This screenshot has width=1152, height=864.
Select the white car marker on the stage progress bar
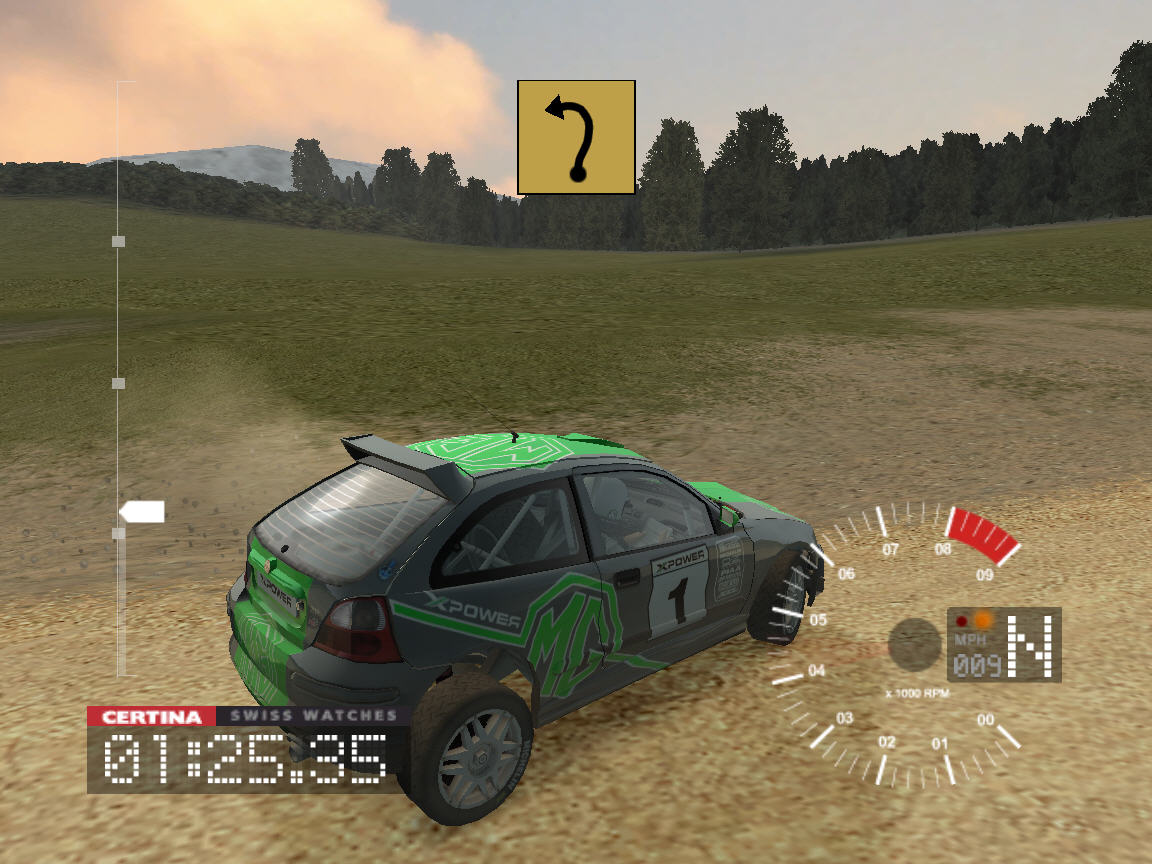click(x=143, y=513)
